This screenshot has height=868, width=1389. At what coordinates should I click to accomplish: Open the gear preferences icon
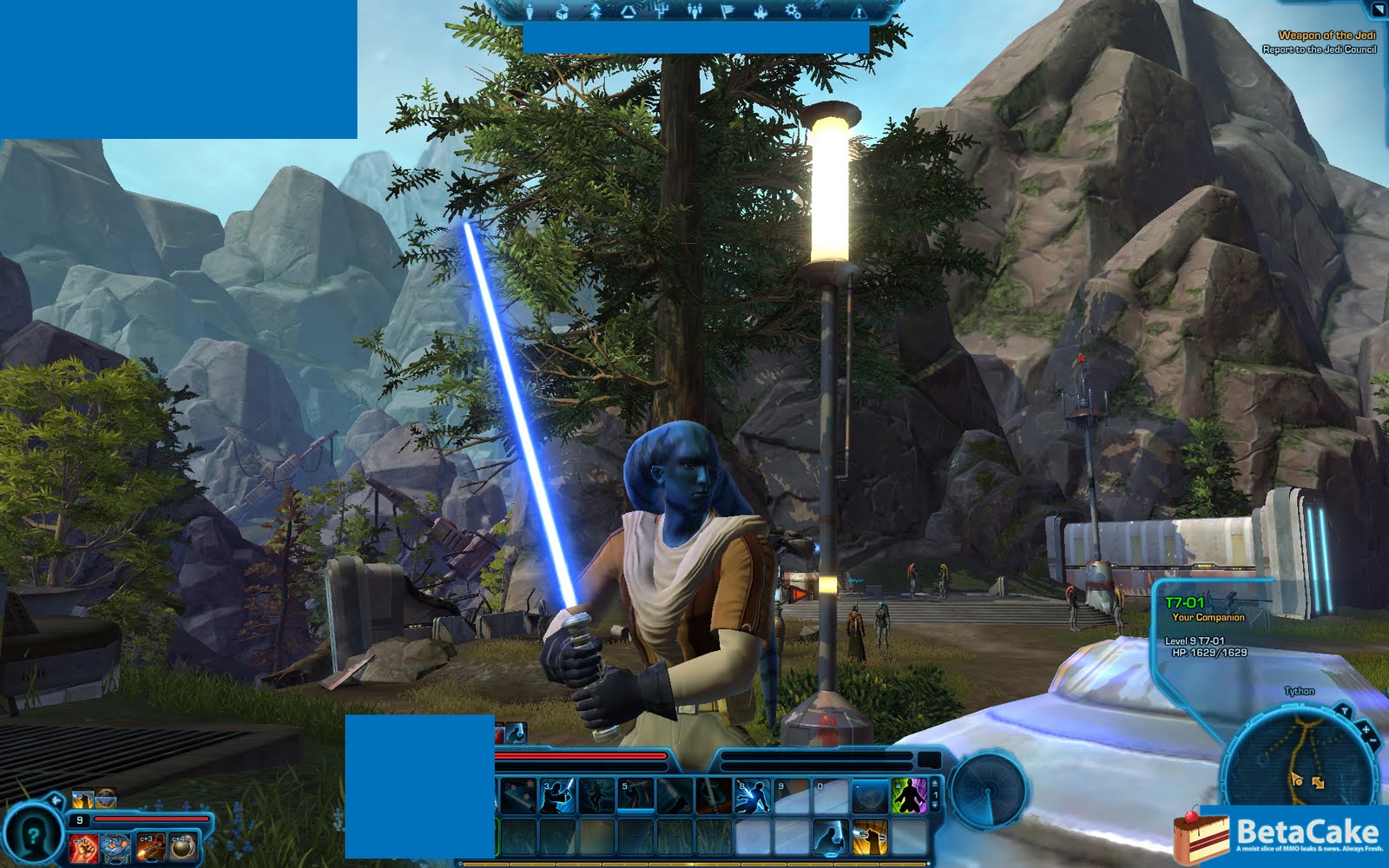(793, 11)
